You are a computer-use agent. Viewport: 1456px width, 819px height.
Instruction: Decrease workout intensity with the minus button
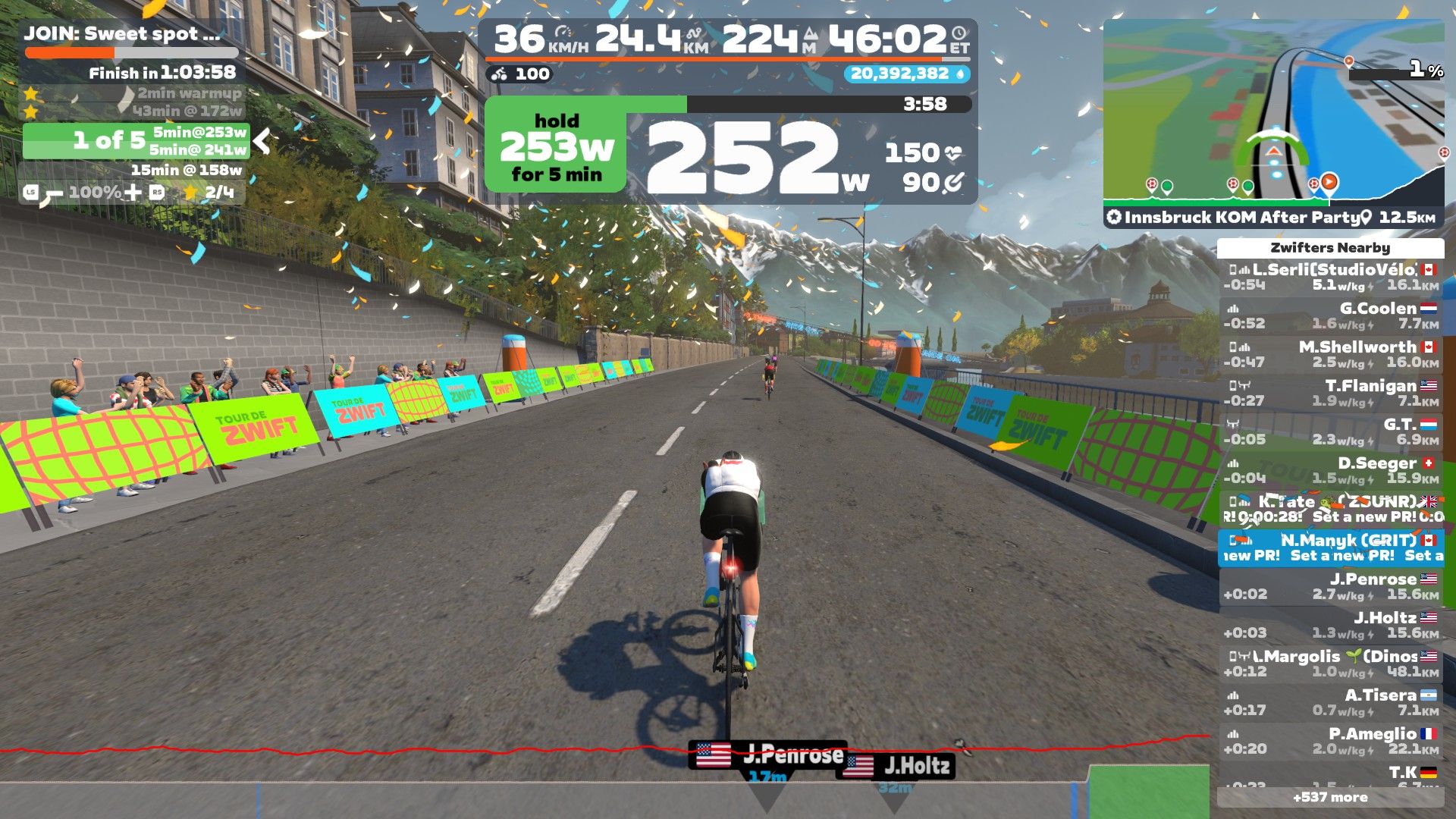click(x=52, y=194)
